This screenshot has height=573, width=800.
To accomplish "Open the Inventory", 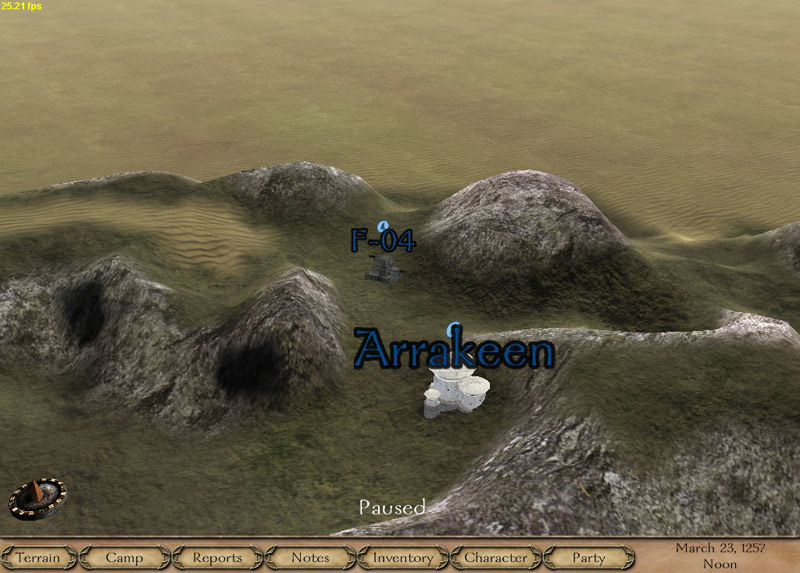I will pyautogui.click(x=403, y=557).
